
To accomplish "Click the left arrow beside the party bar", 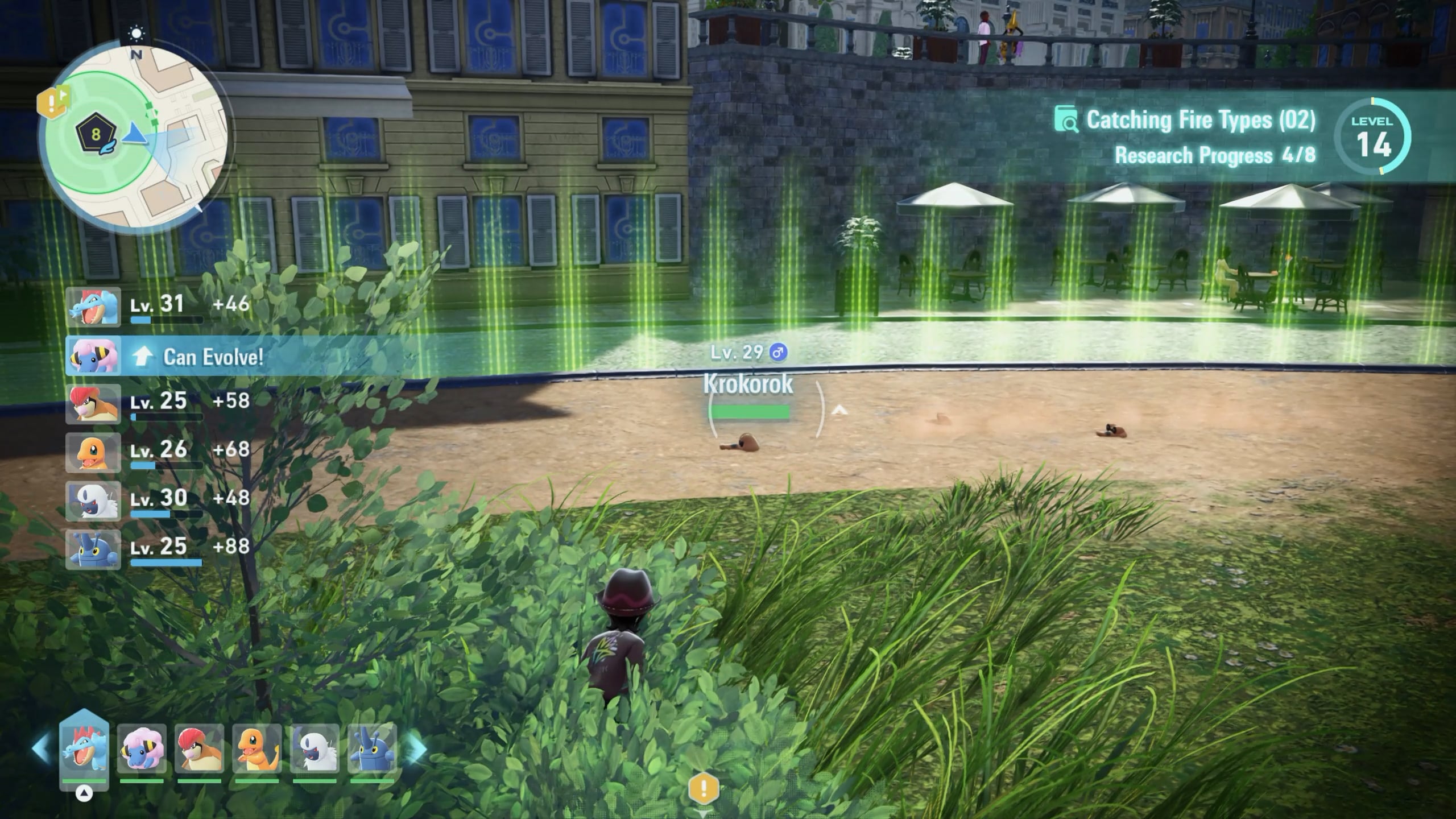I will pyautogui.click(x=42, y=749).
